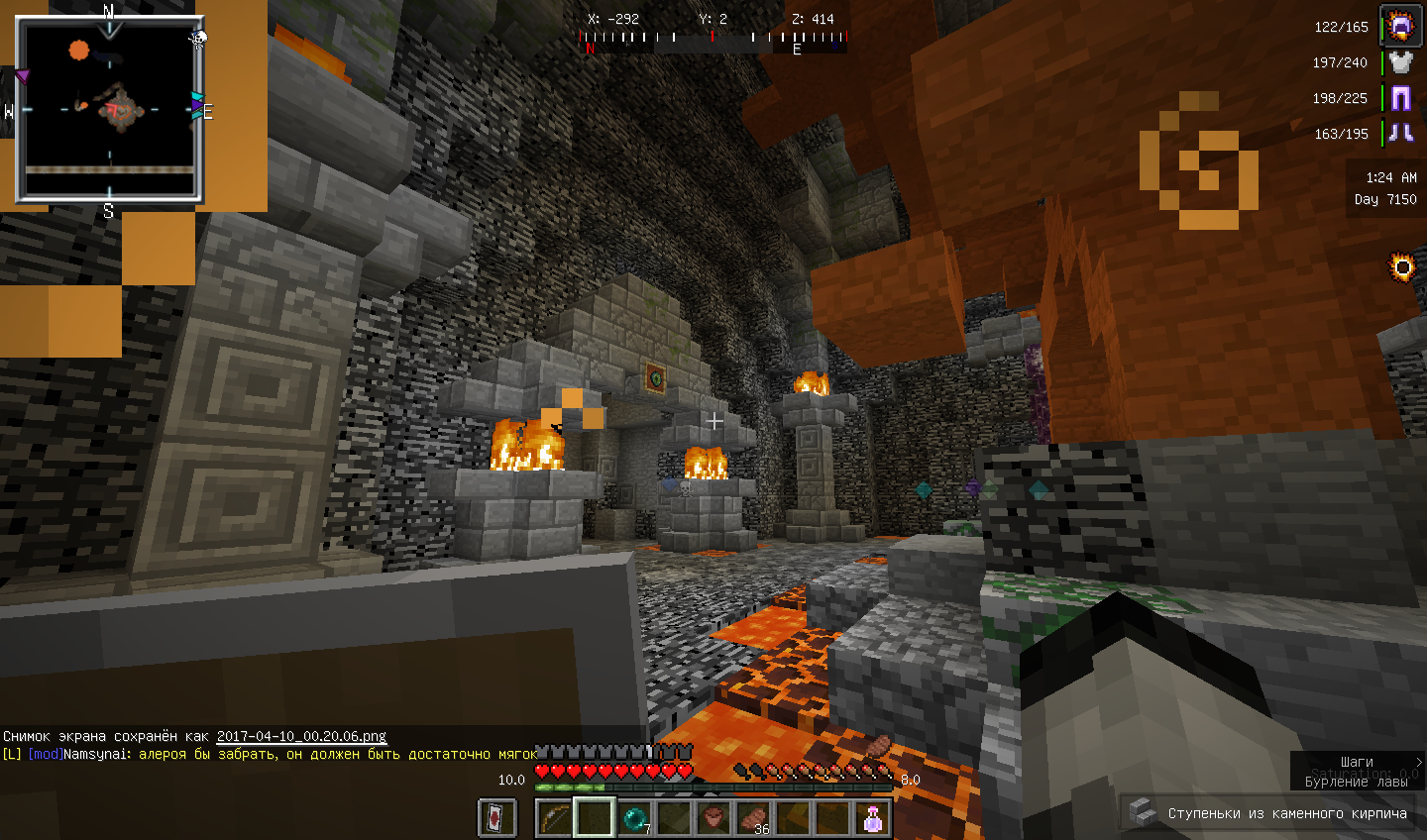Image resolution: width=1427 pixels, height=840 pixels.
Task: Choose the ender pearl stack in hotbar
Action: click(634, 818)
